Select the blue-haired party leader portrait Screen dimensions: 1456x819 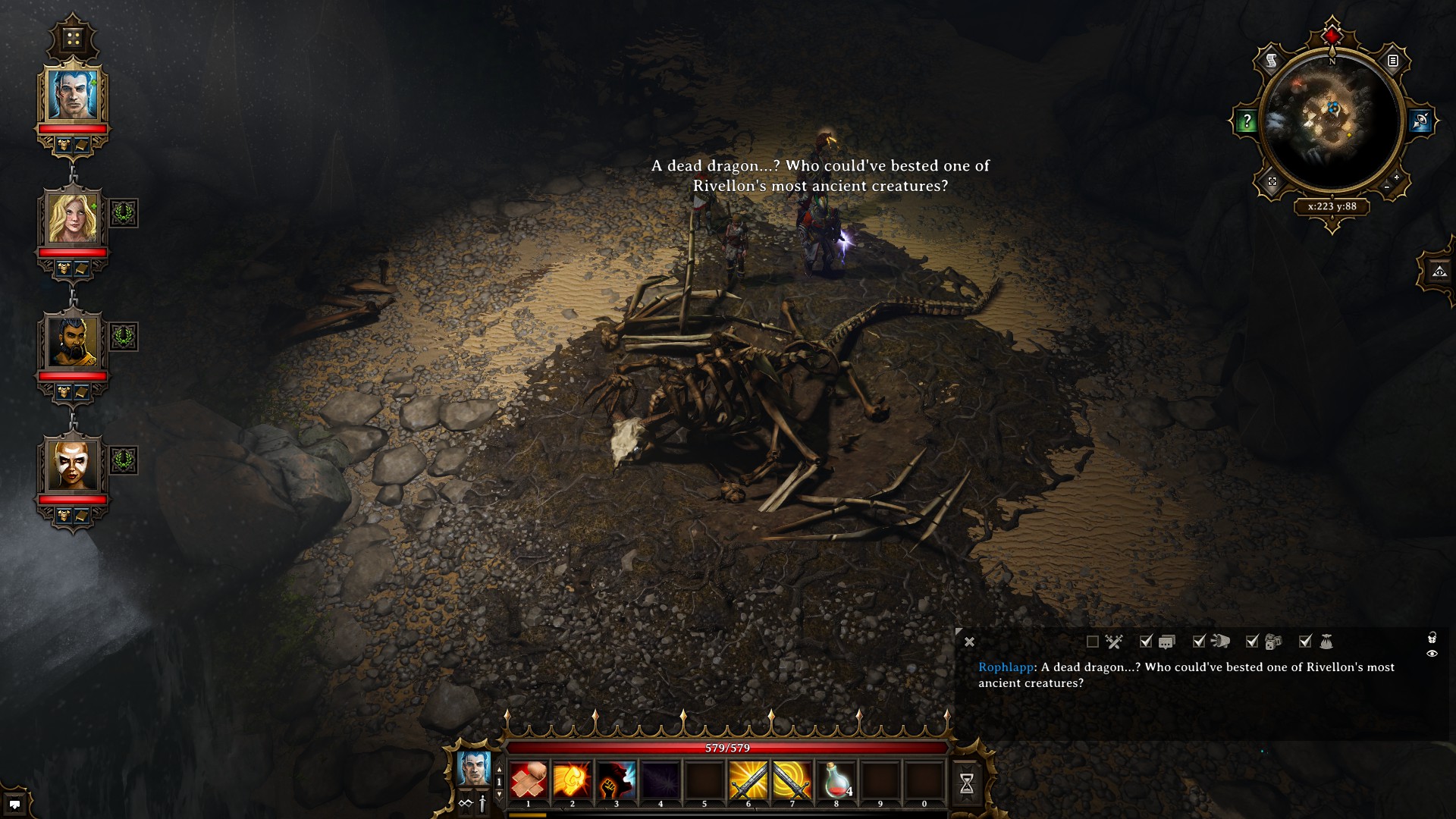pos(73,95)
